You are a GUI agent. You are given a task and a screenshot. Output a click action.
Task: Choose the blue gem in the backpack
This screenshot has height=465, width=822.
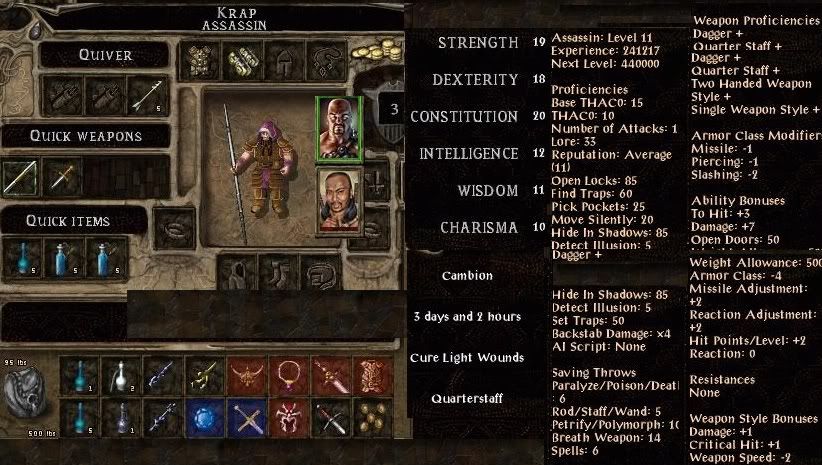203,414
